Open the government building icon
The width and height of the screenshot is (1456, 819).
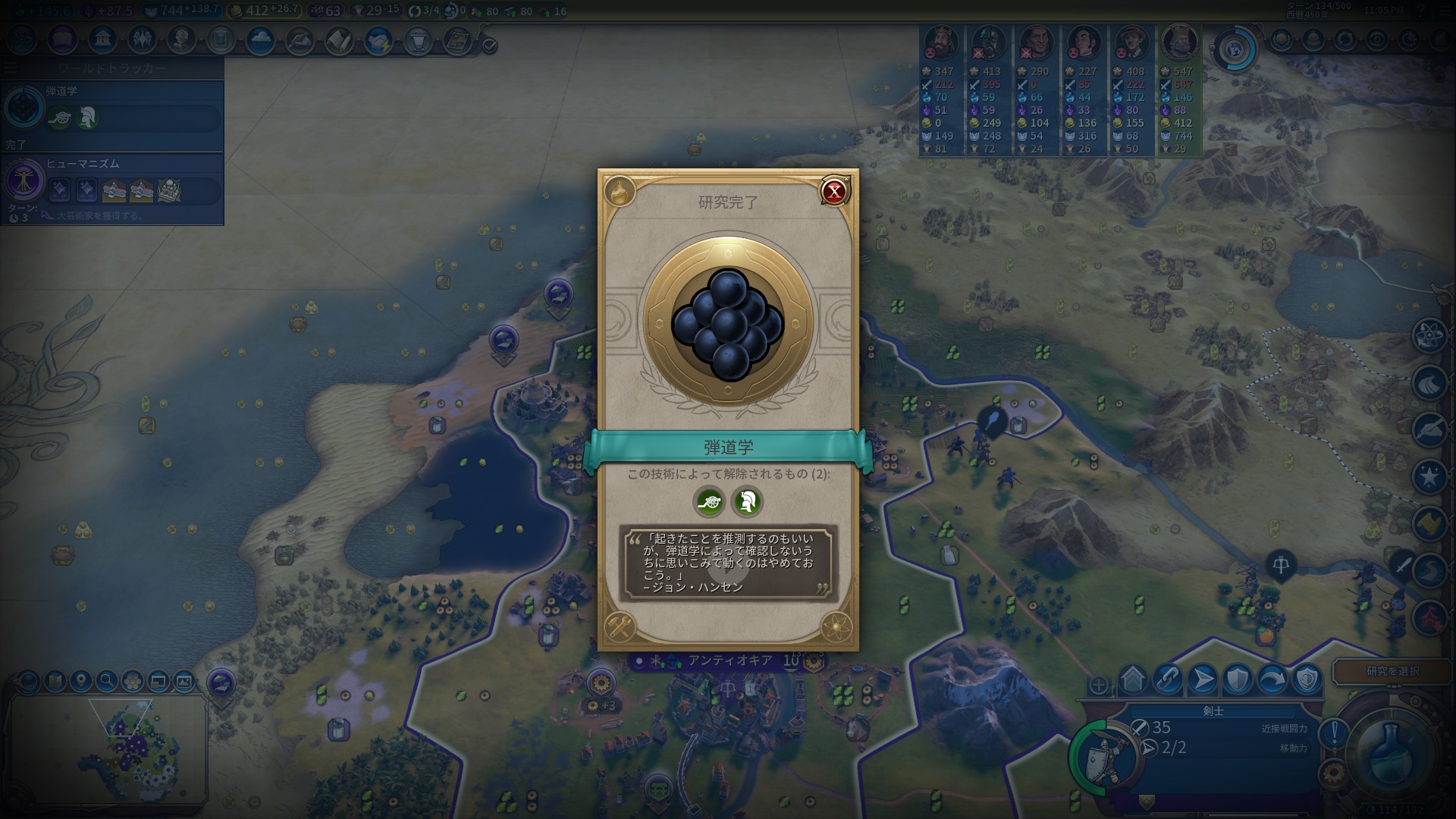102,39
